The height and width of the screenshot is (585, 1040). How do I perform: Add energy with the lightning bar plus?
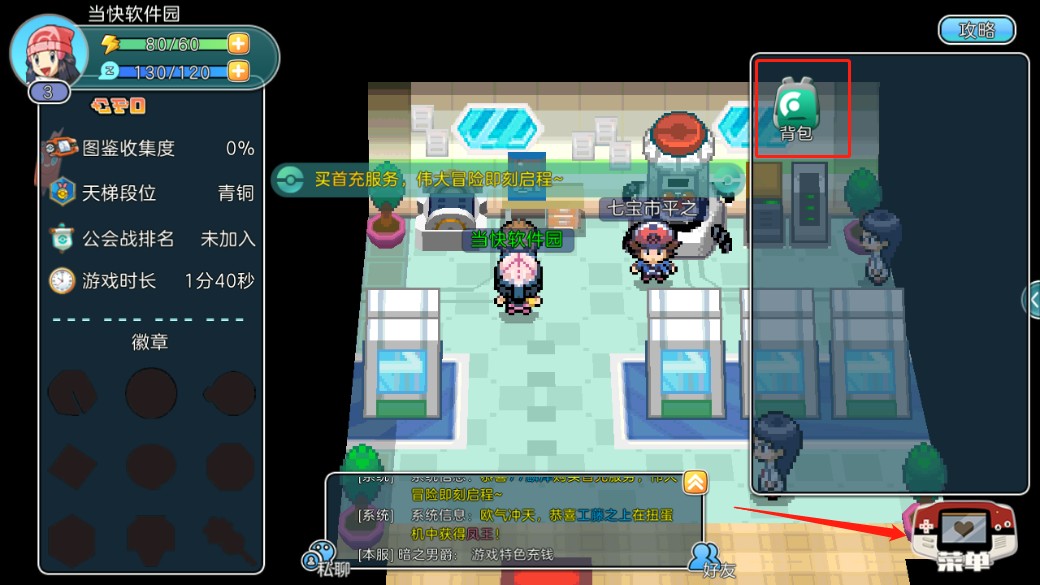click(x=238, y=43)
